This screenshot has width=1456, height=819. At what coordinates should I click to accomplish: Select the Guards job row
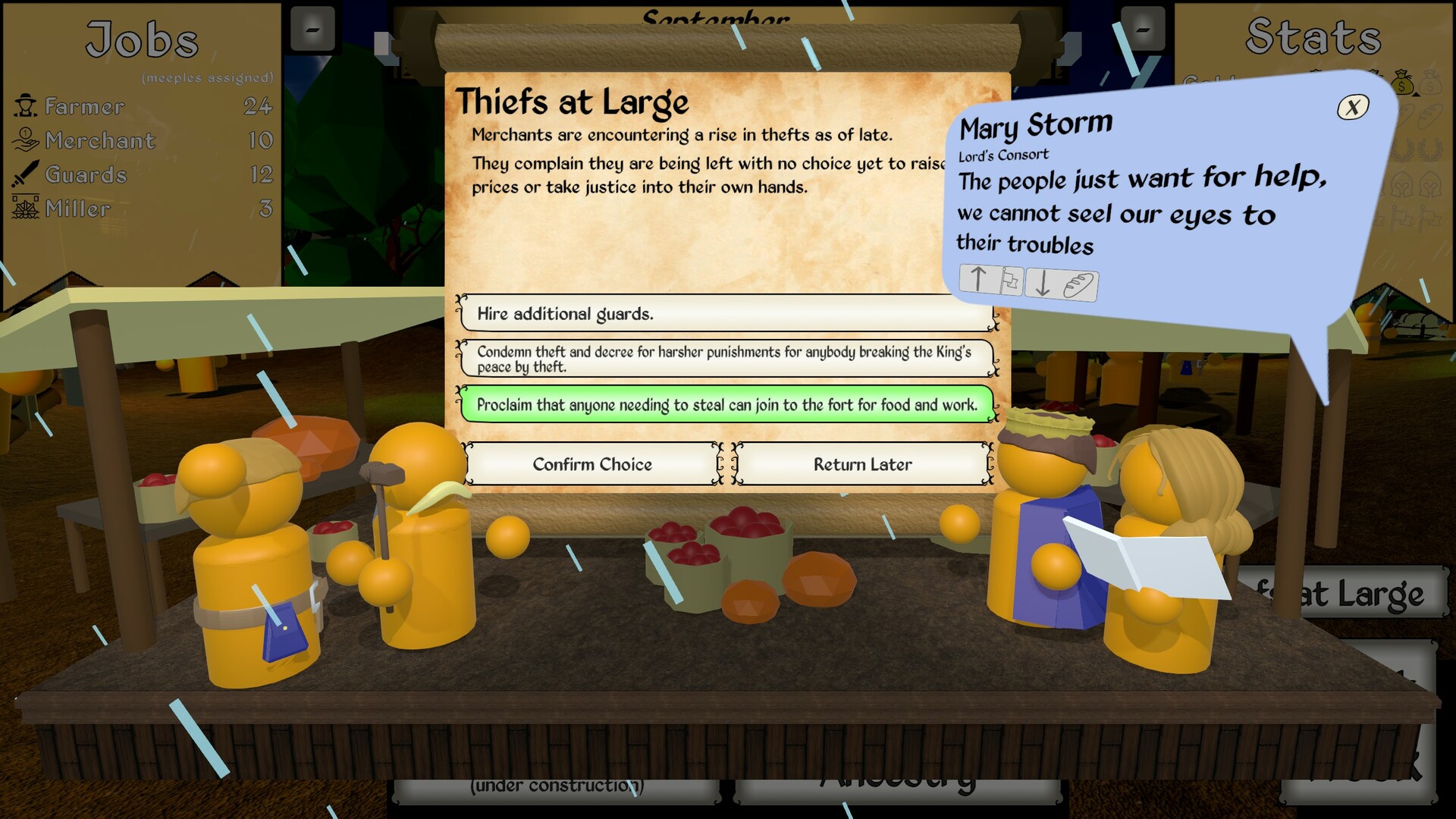point(143,174)
